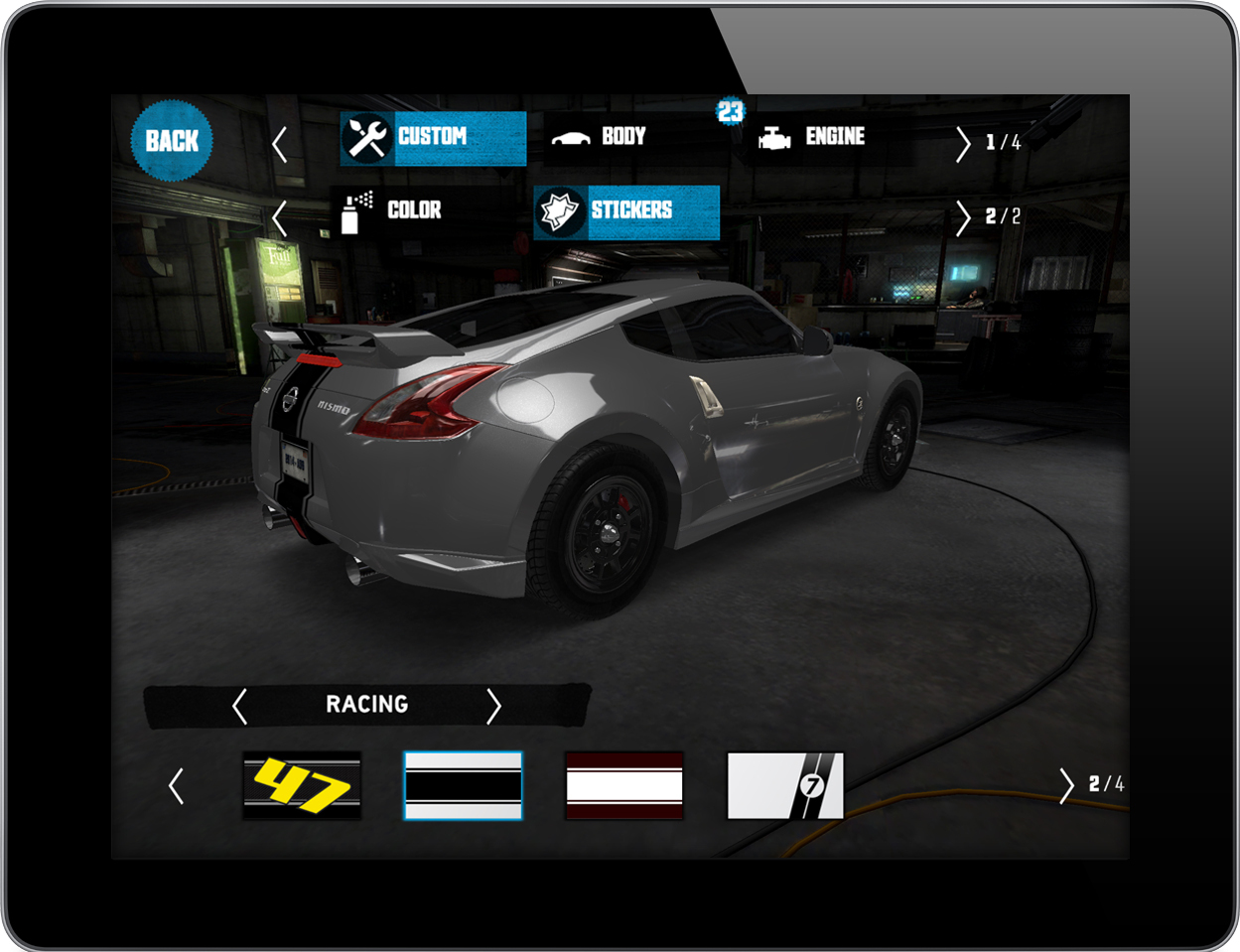The height and width of the screenshot is (952, 1240).
Task: Show previous sticker group before RACING
Action: click(x=239, y=706)
